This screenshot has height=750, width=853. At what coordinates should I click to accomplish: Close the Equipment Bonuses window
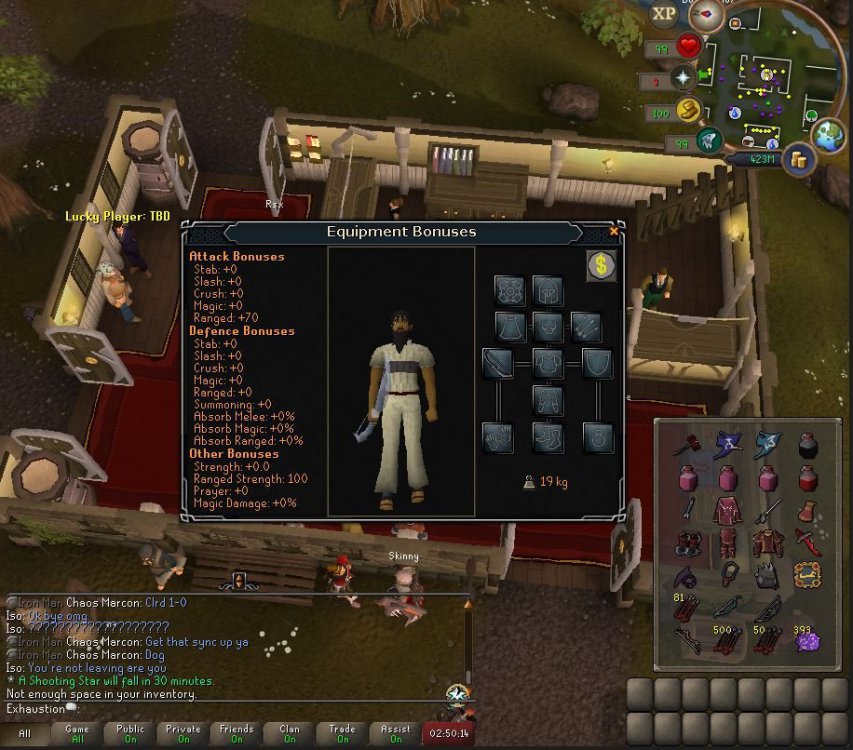[614, 231]
